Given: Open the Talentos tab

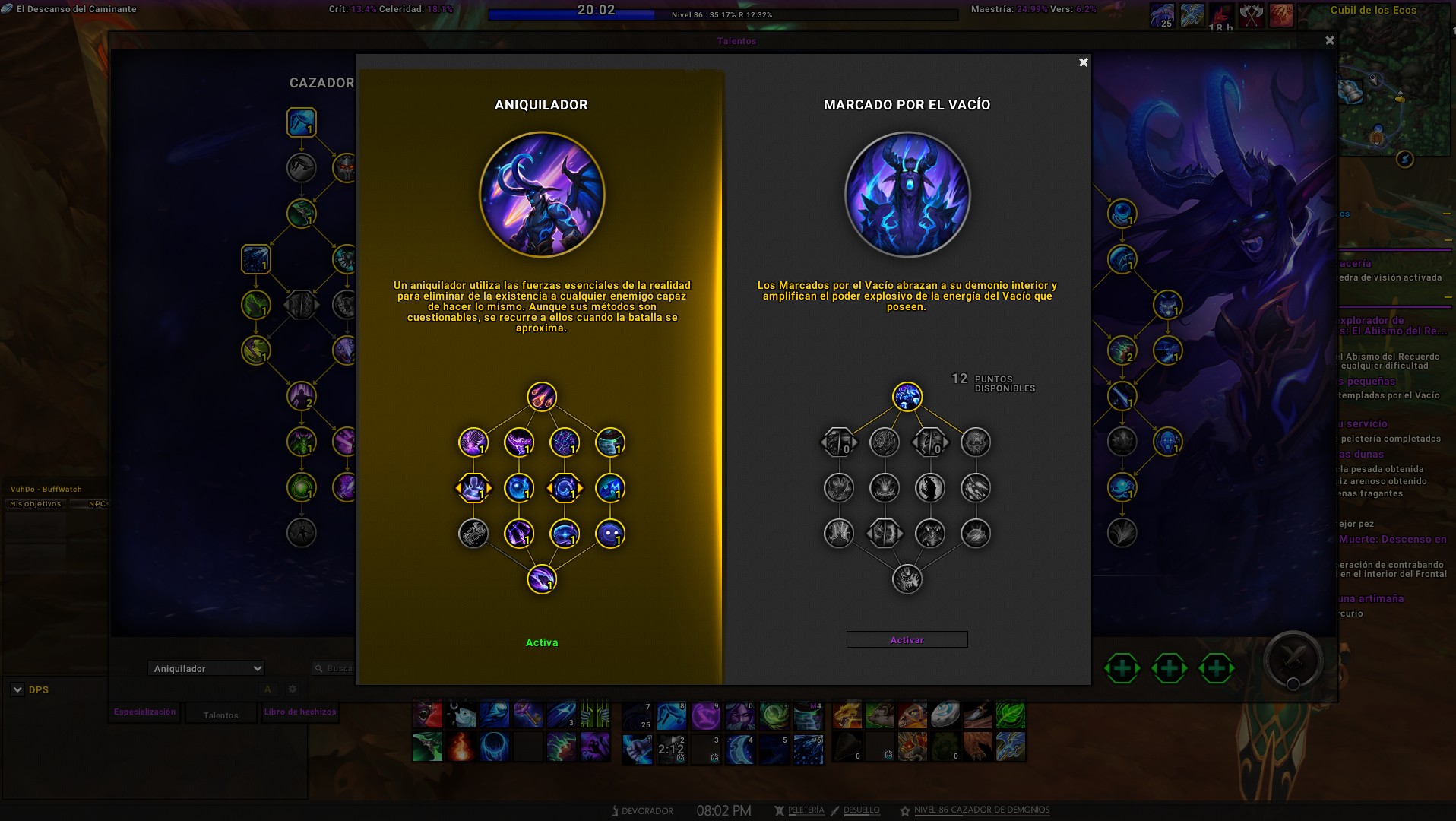Looking at the screenshot, I should [x=220, y=715].
